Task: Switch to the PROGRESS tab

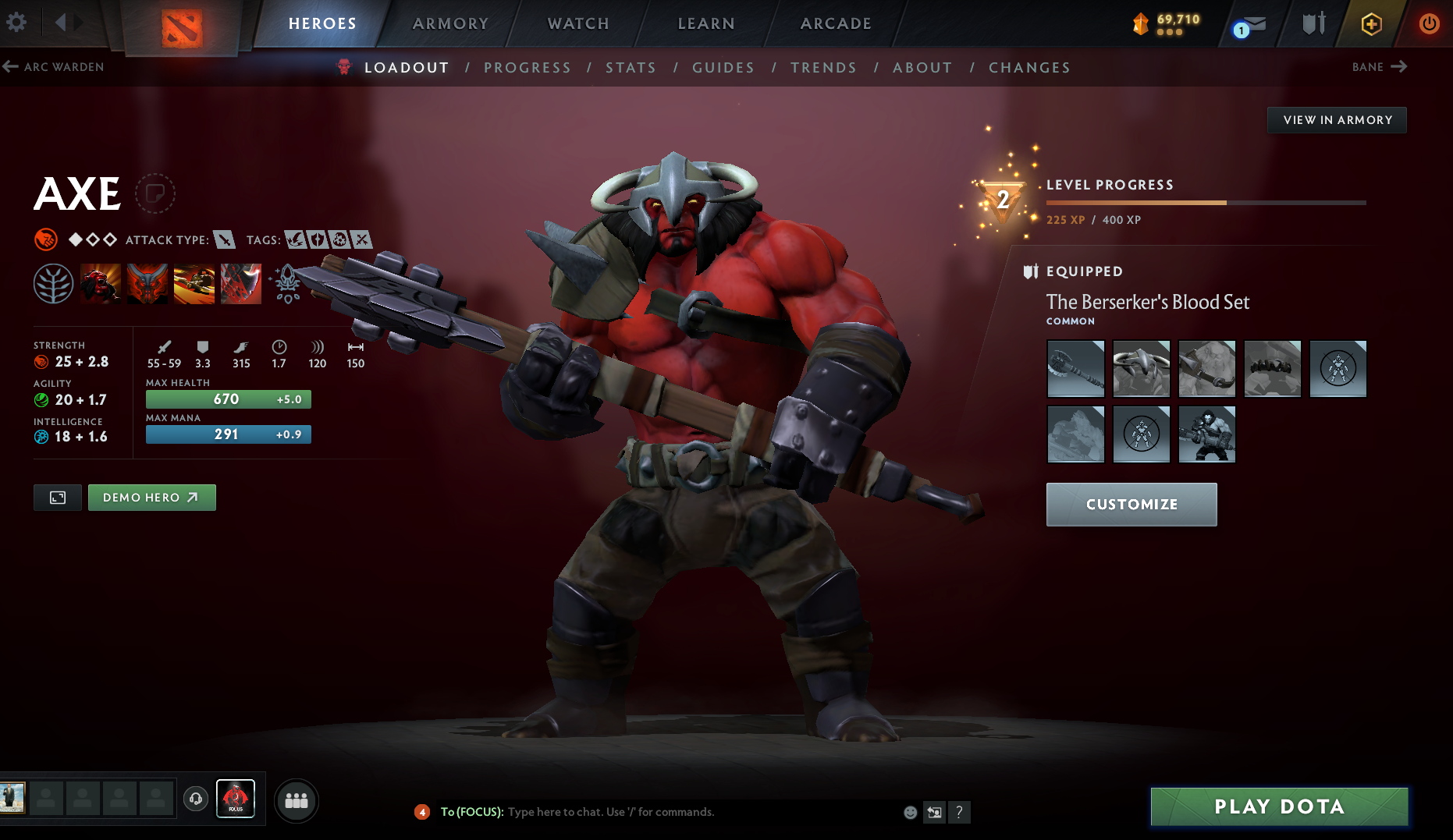Action: [528, 68]
